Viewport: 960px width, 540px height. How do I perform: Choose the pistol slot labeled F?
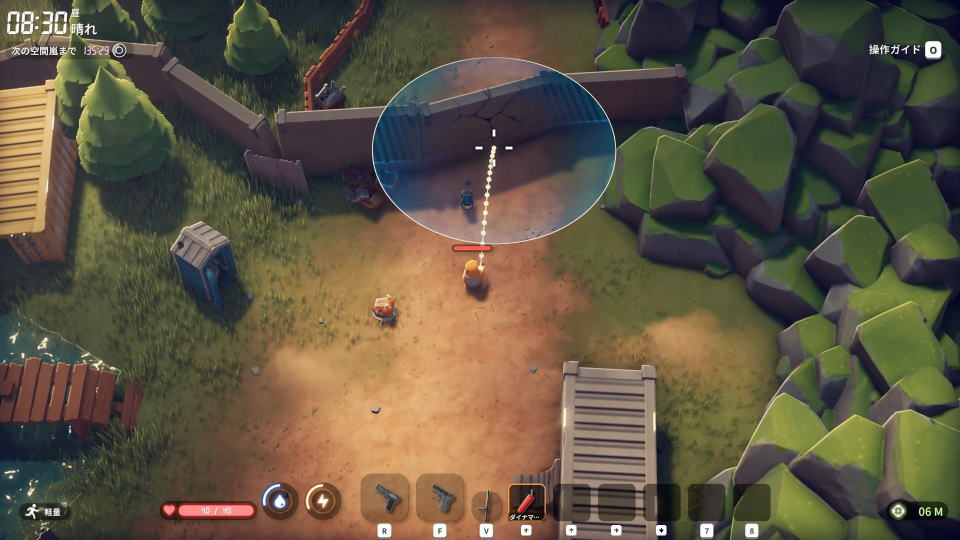tap(440, 498)
